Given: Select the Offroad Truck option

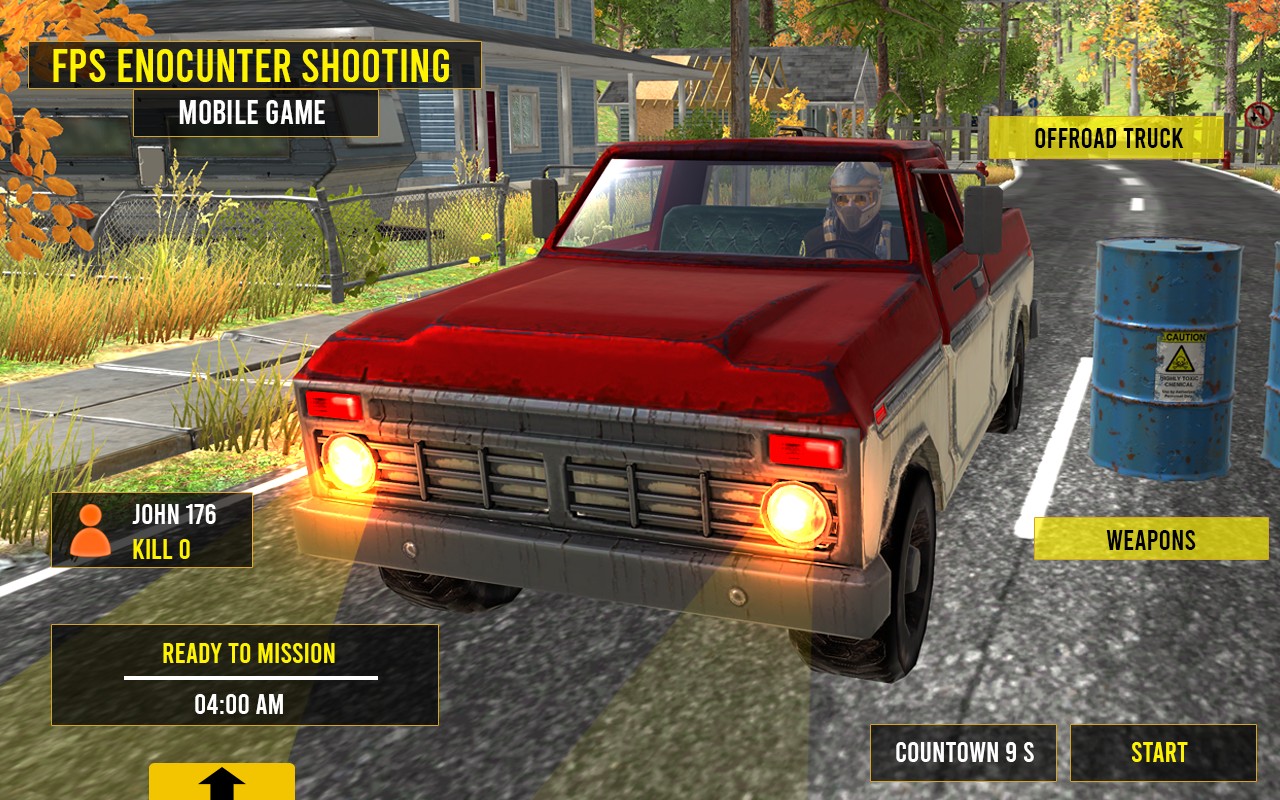Looking at the screenshot, I should point(1107,138).
